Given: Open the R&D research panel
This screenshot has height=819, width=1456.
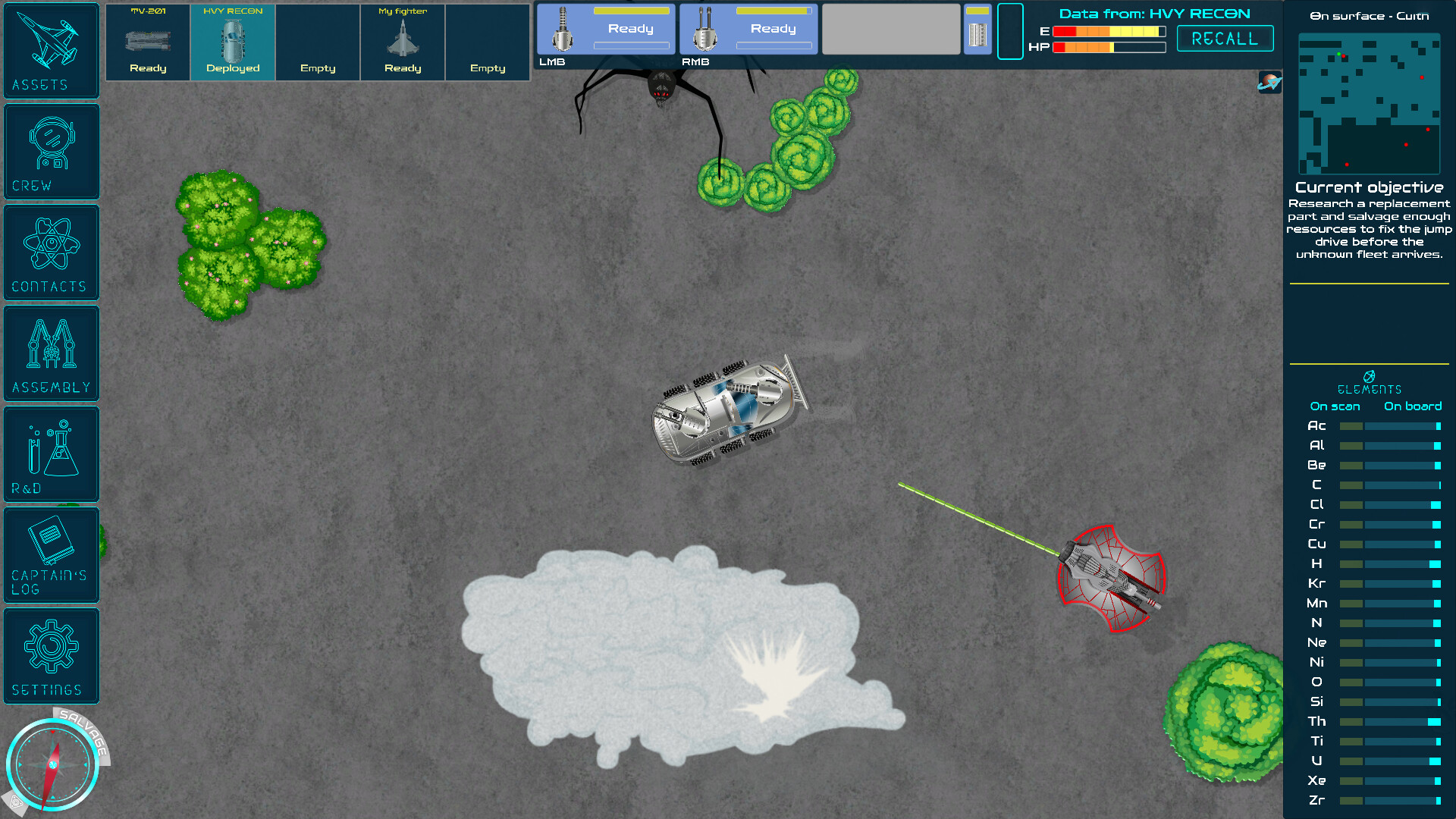Looking at the screenshot, I should coord(51,453).
